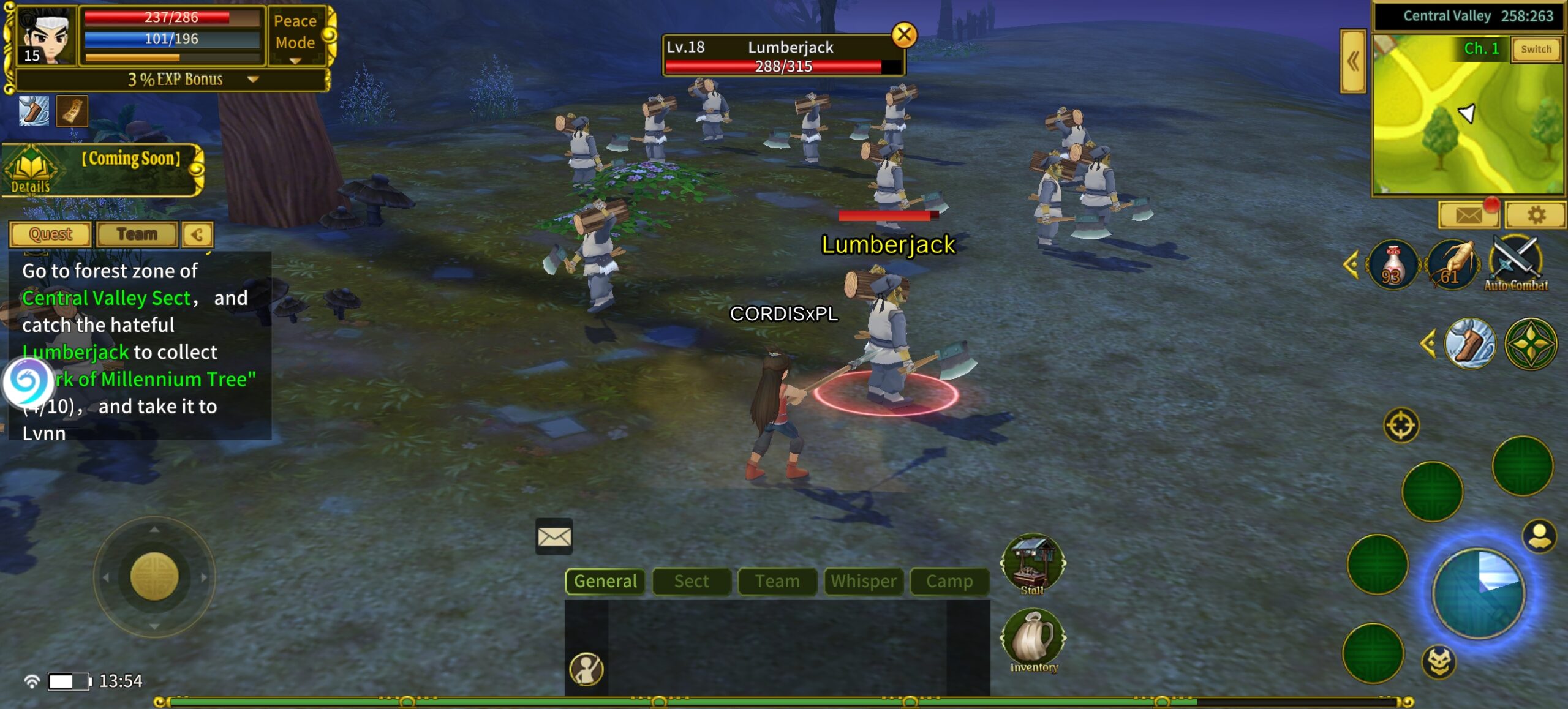
Task: Click the target-lock crosshair button
Action: (1401, 425)
